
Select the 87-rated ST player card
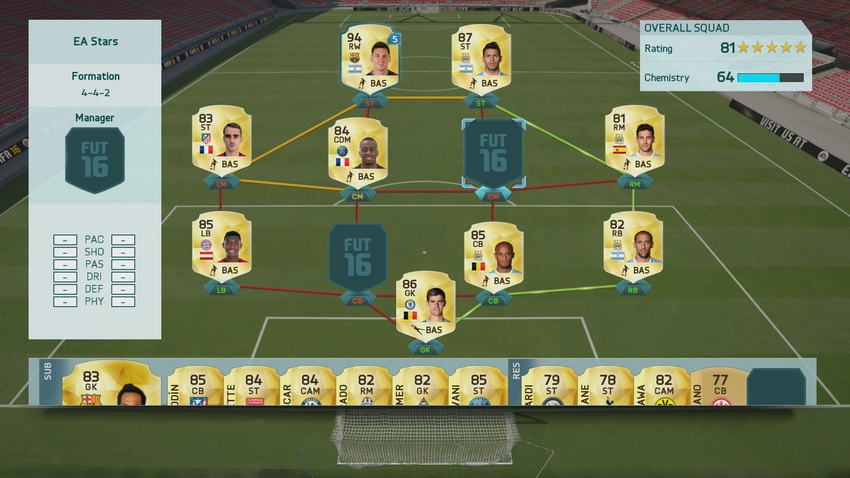pos(480,58)
